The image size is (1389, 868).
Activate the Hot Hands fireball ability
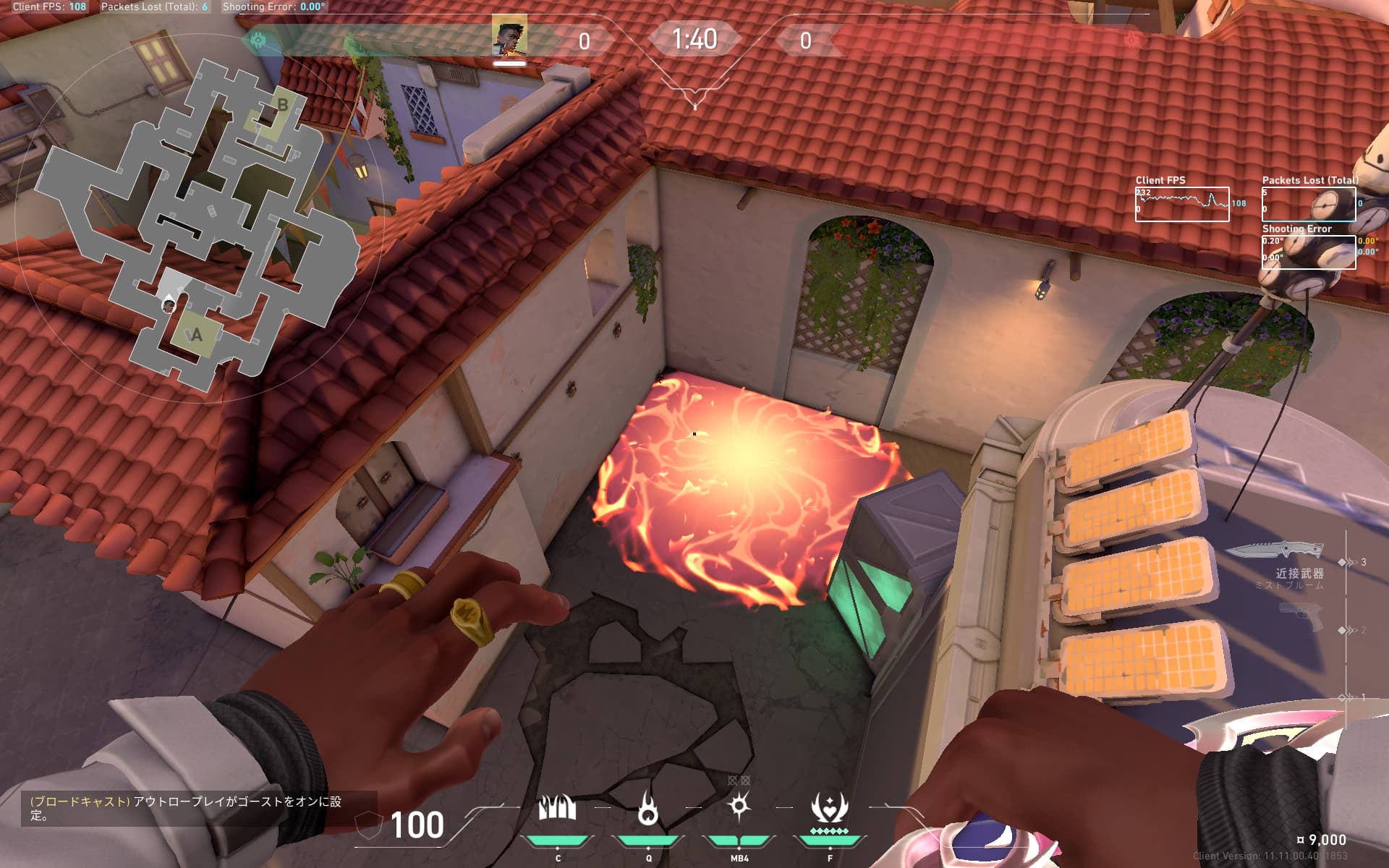(648, 808)
